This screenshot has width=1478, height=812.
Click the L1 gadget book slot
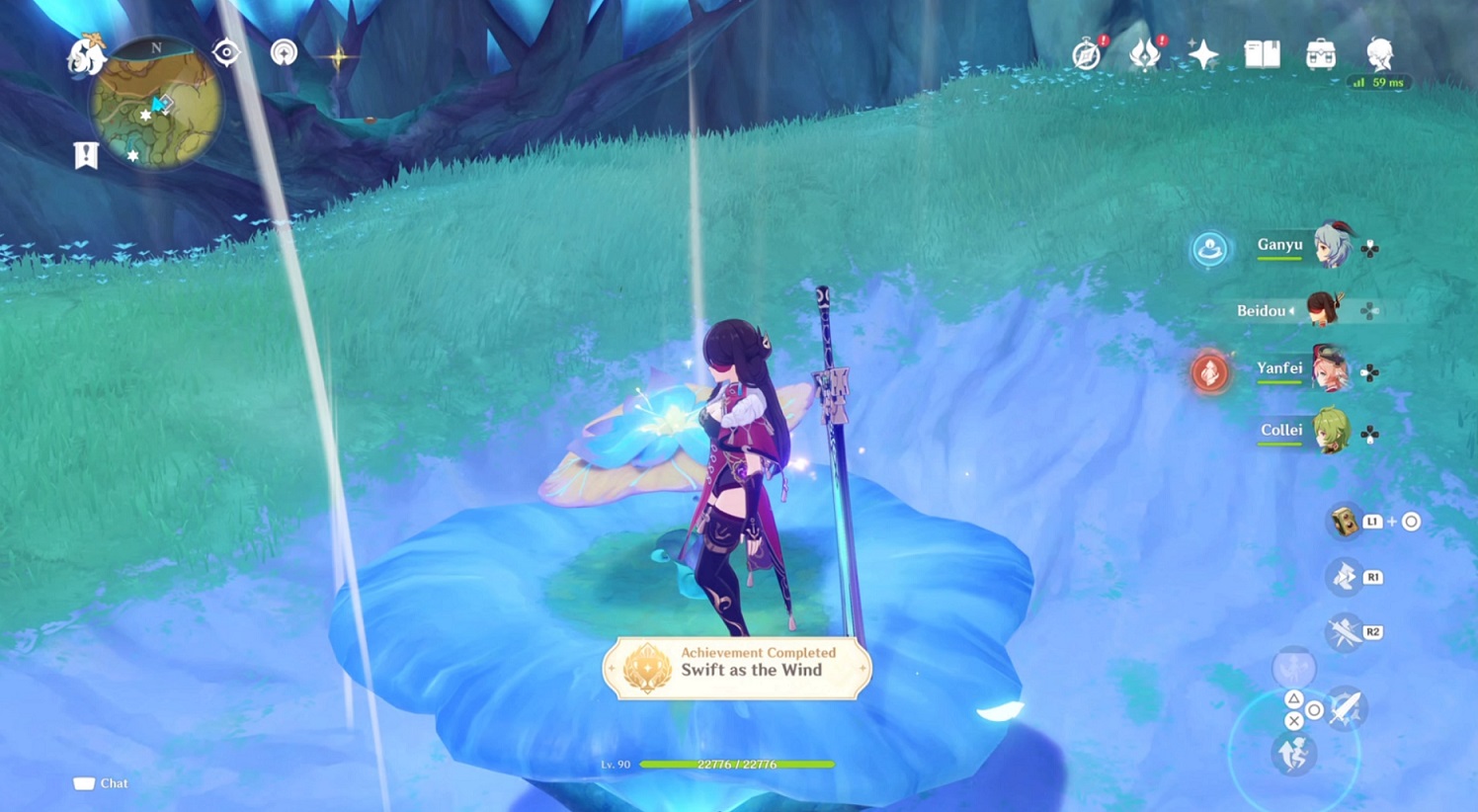[1347, 522]
